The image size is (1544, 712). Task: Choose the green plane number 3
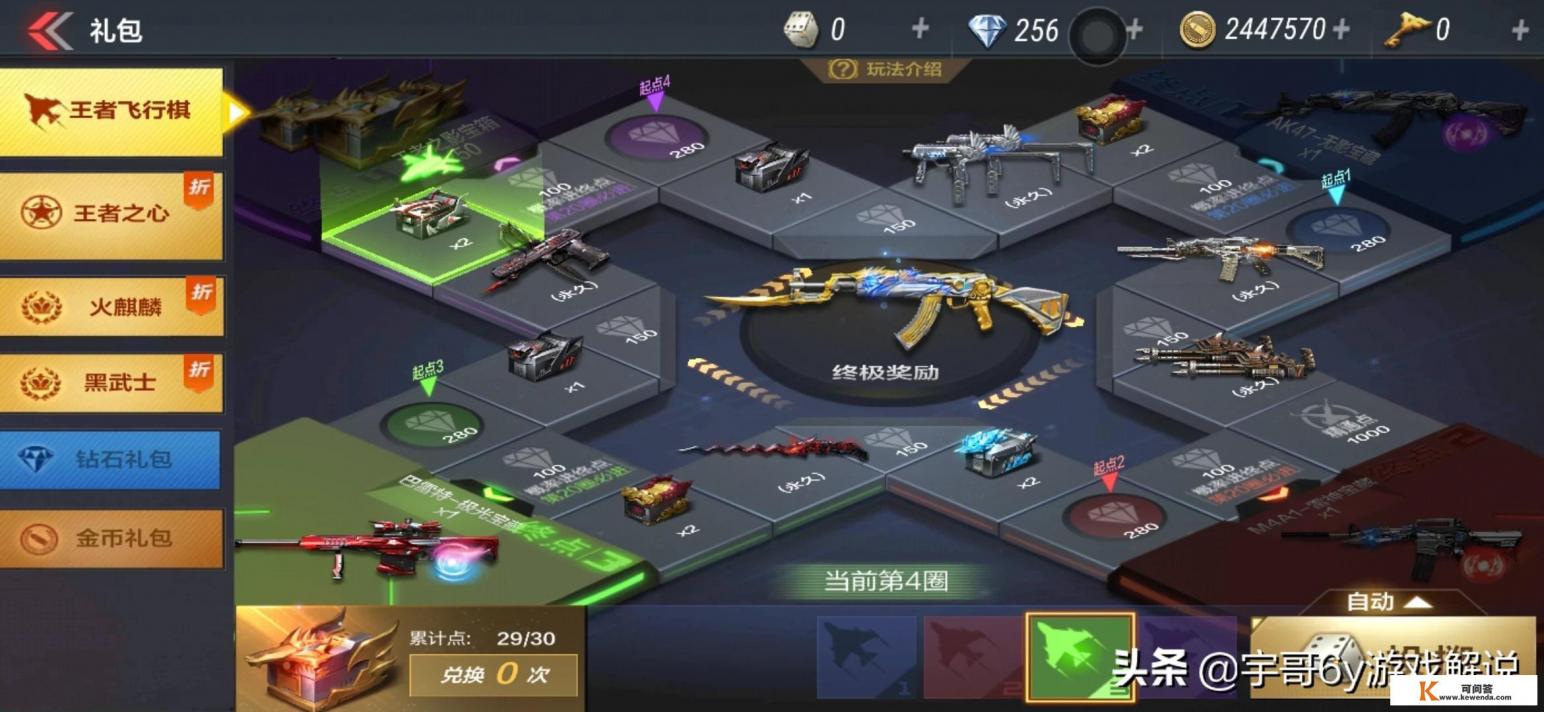point(1080,655)
